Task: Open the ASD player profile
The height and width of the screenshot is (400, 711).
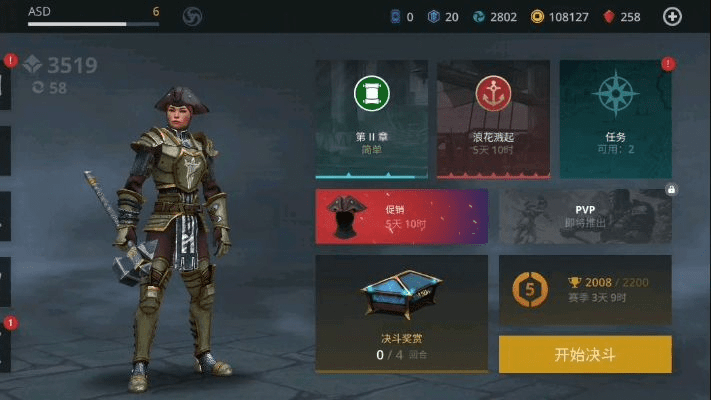Action: (x=90, y=14)
